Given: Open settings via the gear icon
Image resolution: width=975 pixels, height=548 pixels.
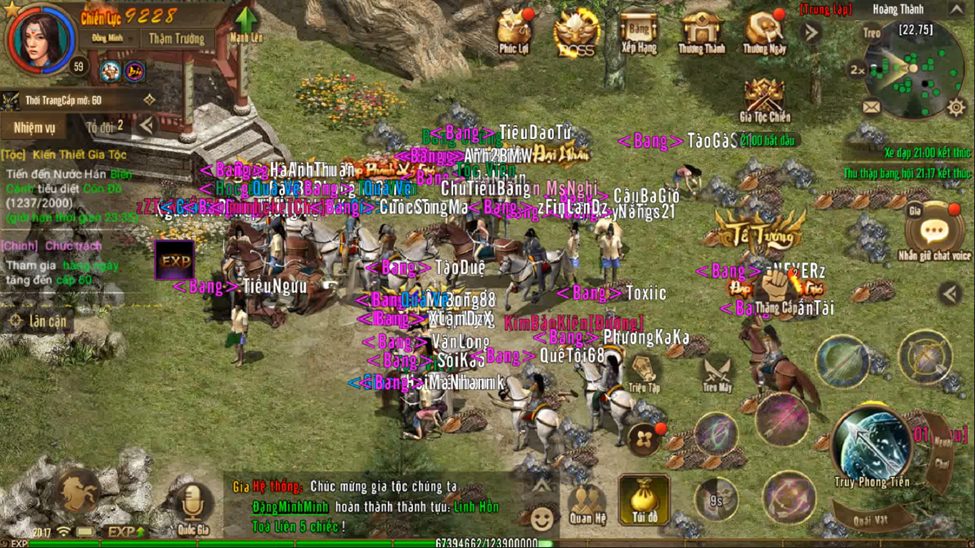Looking at the screenshot, I should 957,106.
